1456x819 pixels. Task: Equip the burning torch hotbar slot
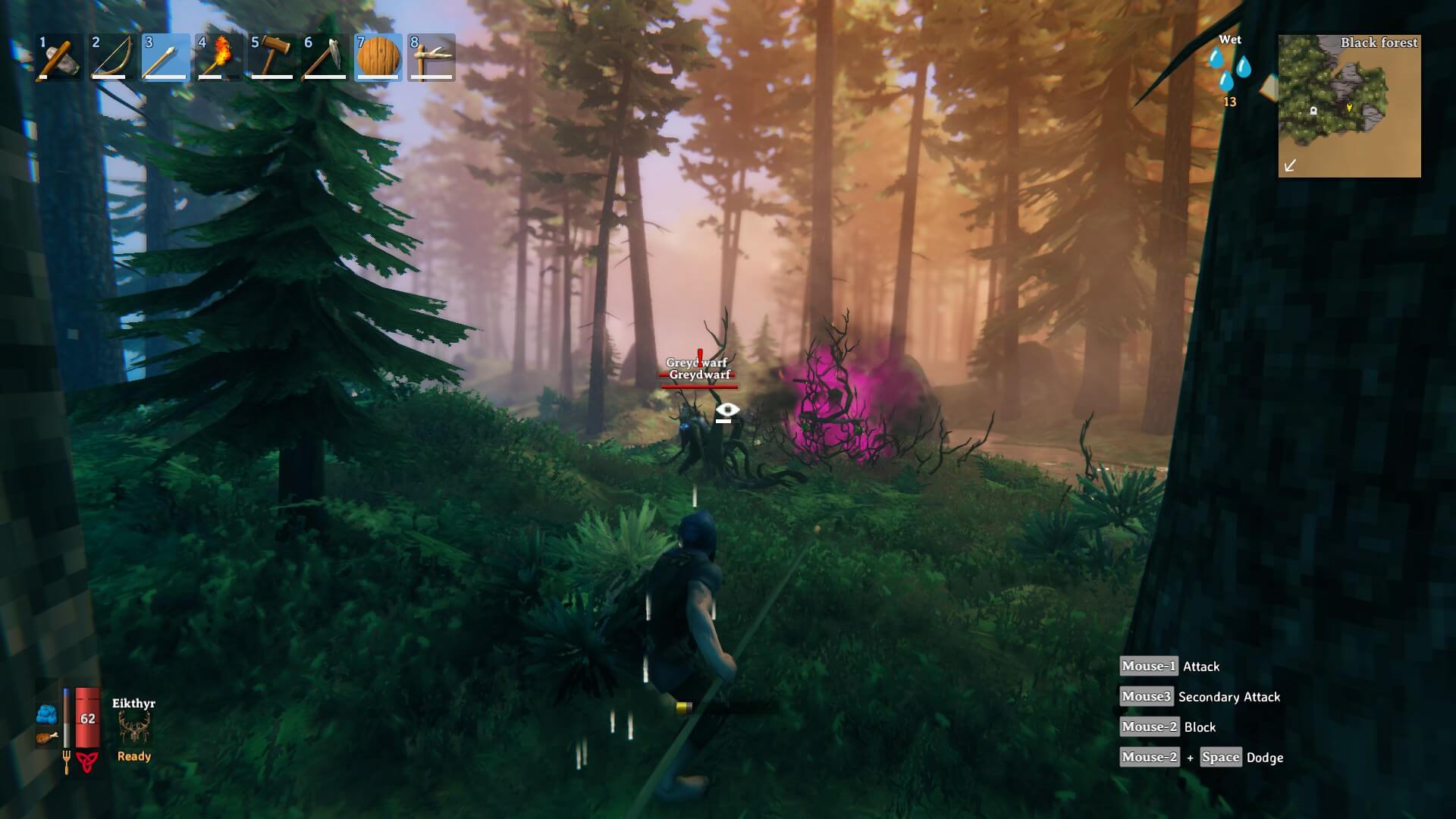tap(218, 57)
